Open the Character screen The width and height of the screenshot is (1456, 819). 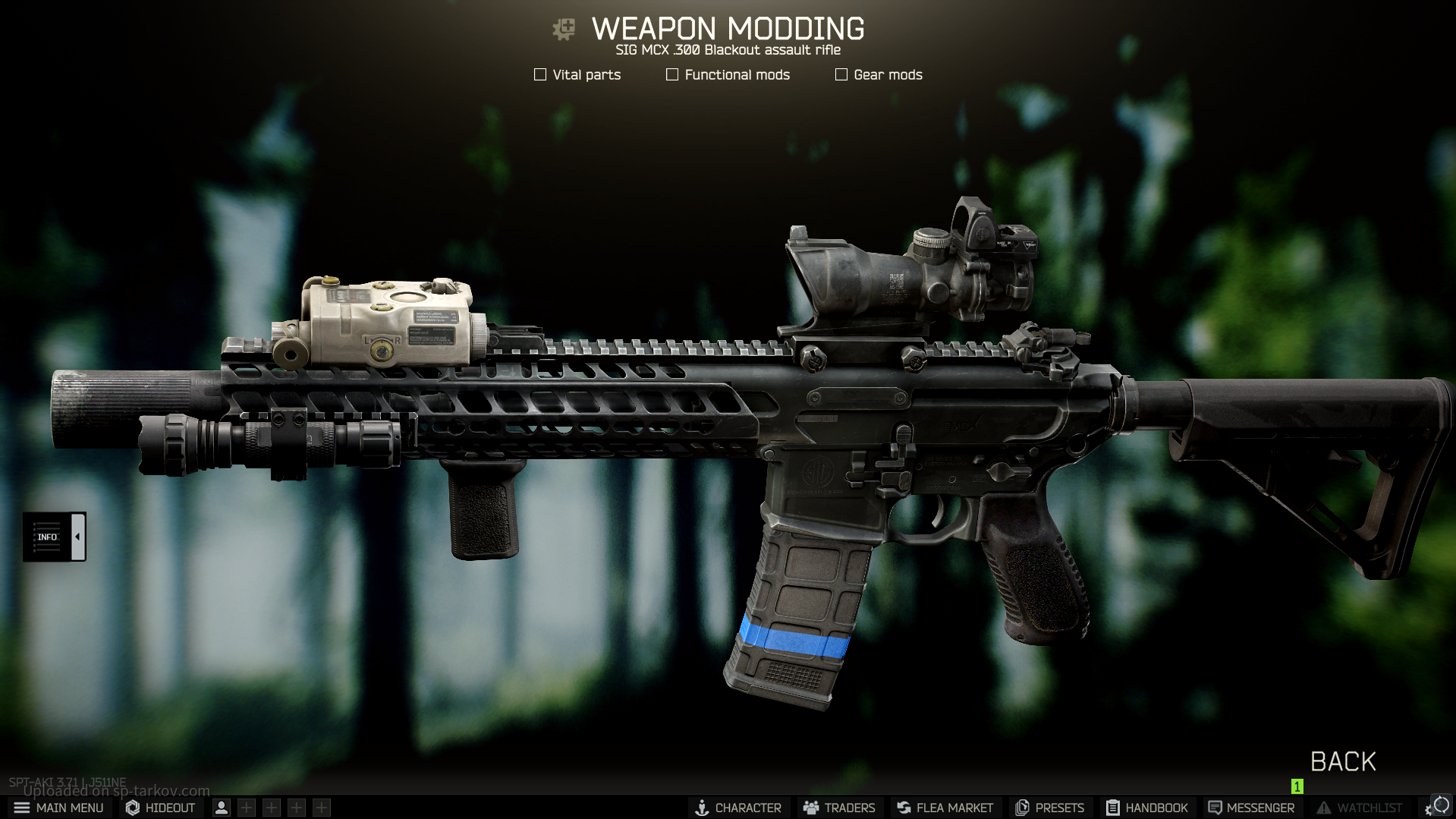[738, 808]
